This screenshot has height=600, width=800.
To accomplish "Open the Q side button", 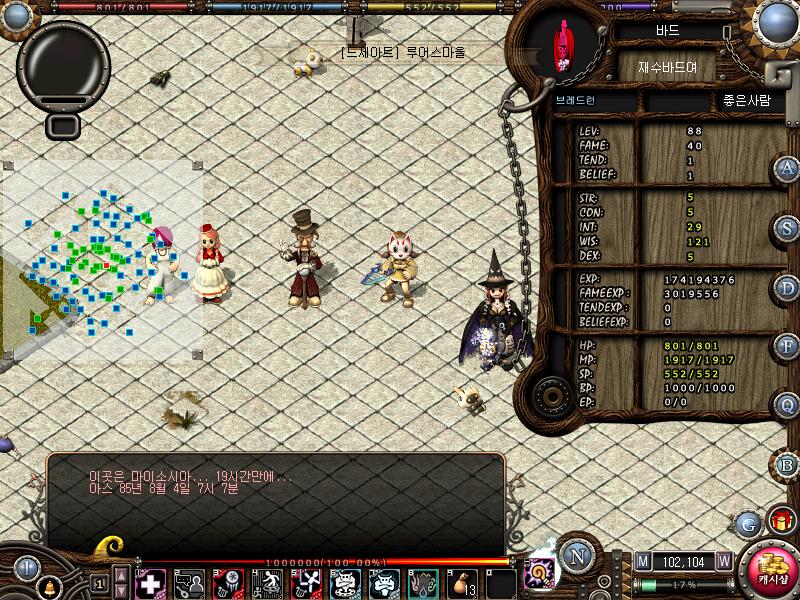I will click(788, 405).
